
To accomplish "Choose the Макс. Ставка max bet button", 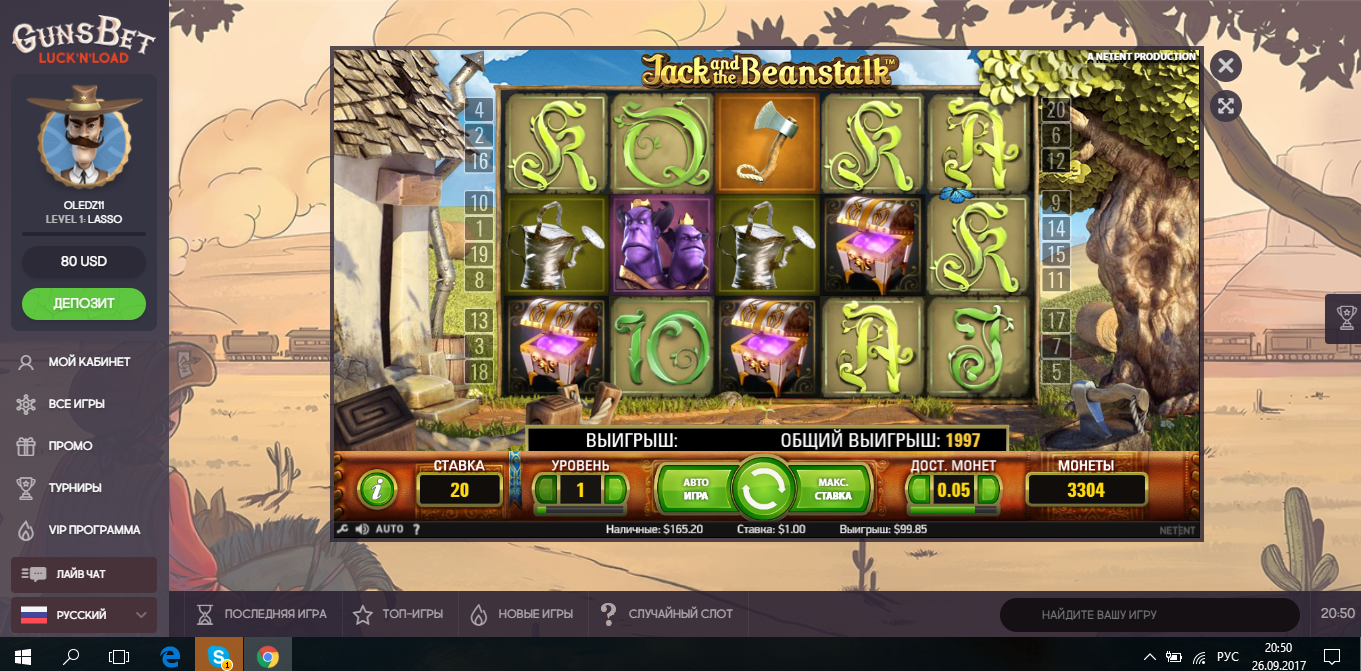I will [x=832, y=489].
